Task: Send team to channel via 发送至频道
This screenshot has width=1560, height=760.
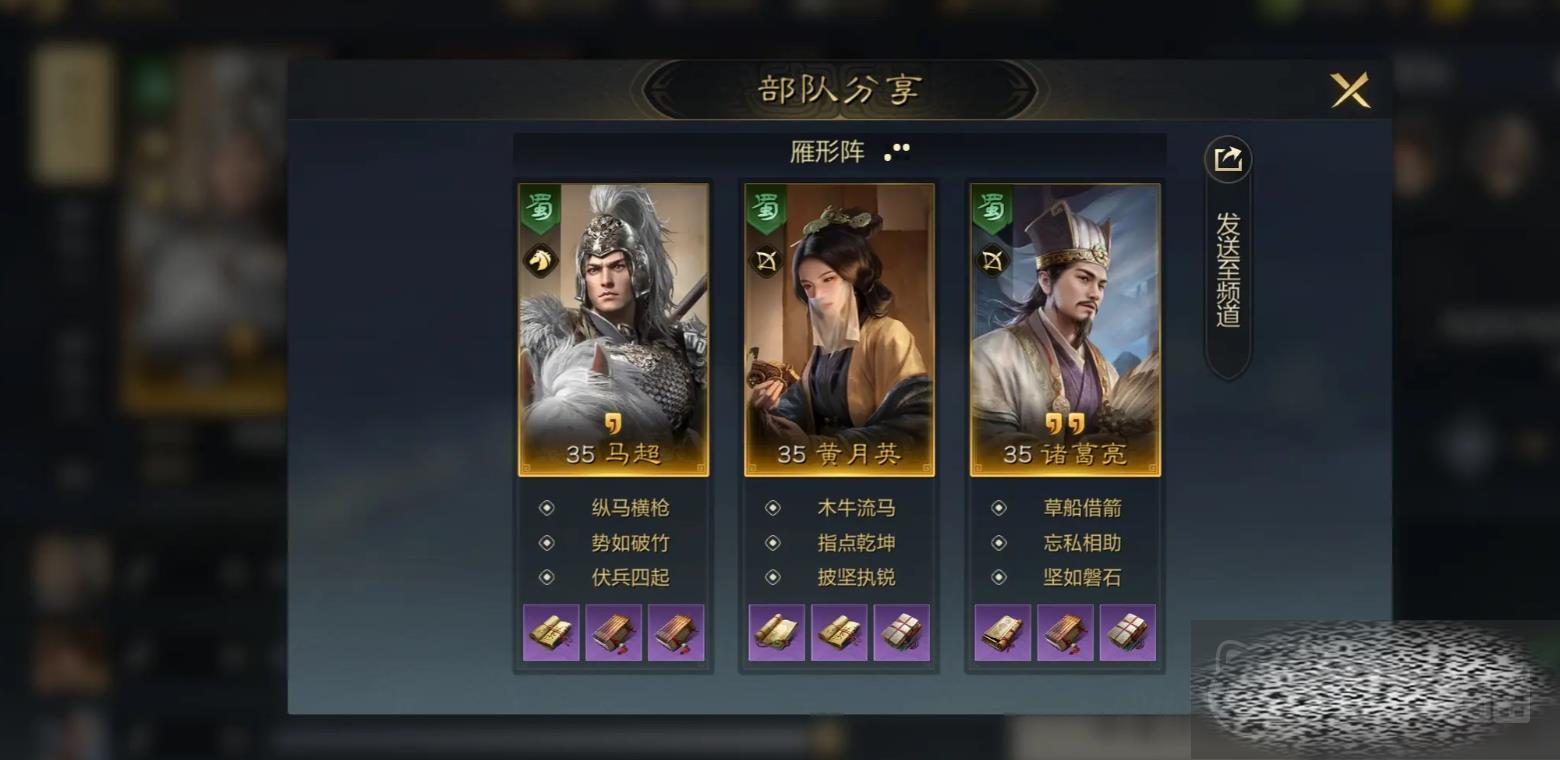Action: point(1228,257)
